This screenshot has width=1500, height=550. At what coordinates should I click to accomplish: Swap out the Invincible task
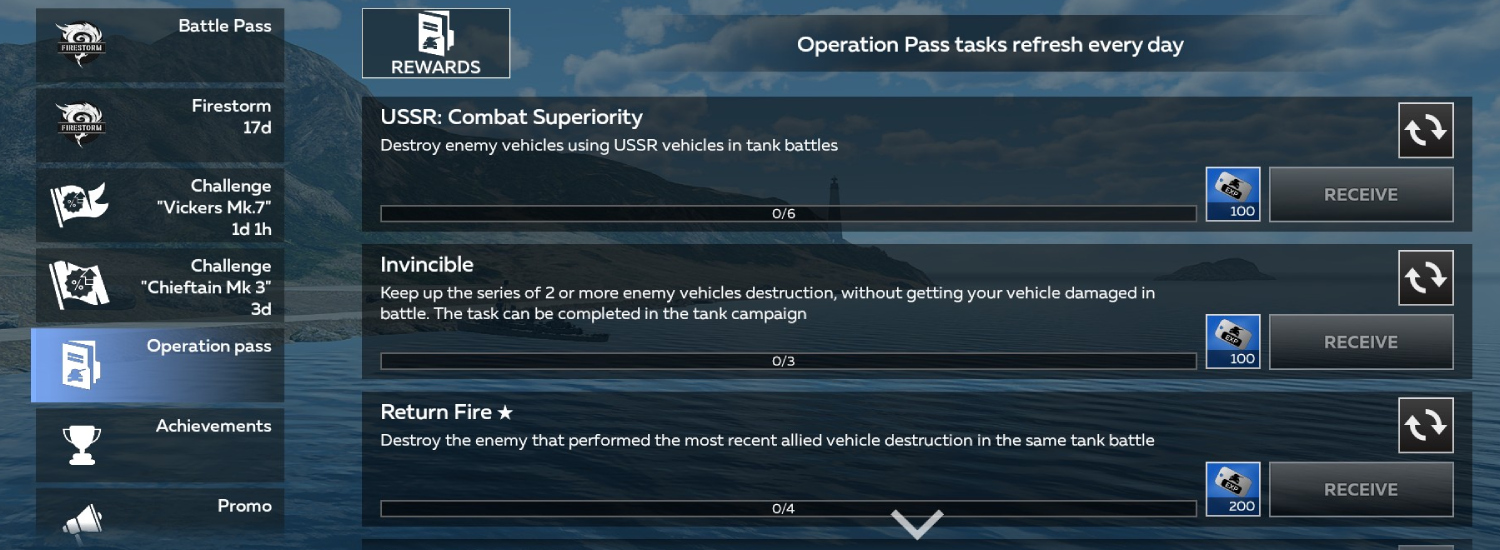(1425, 278)
